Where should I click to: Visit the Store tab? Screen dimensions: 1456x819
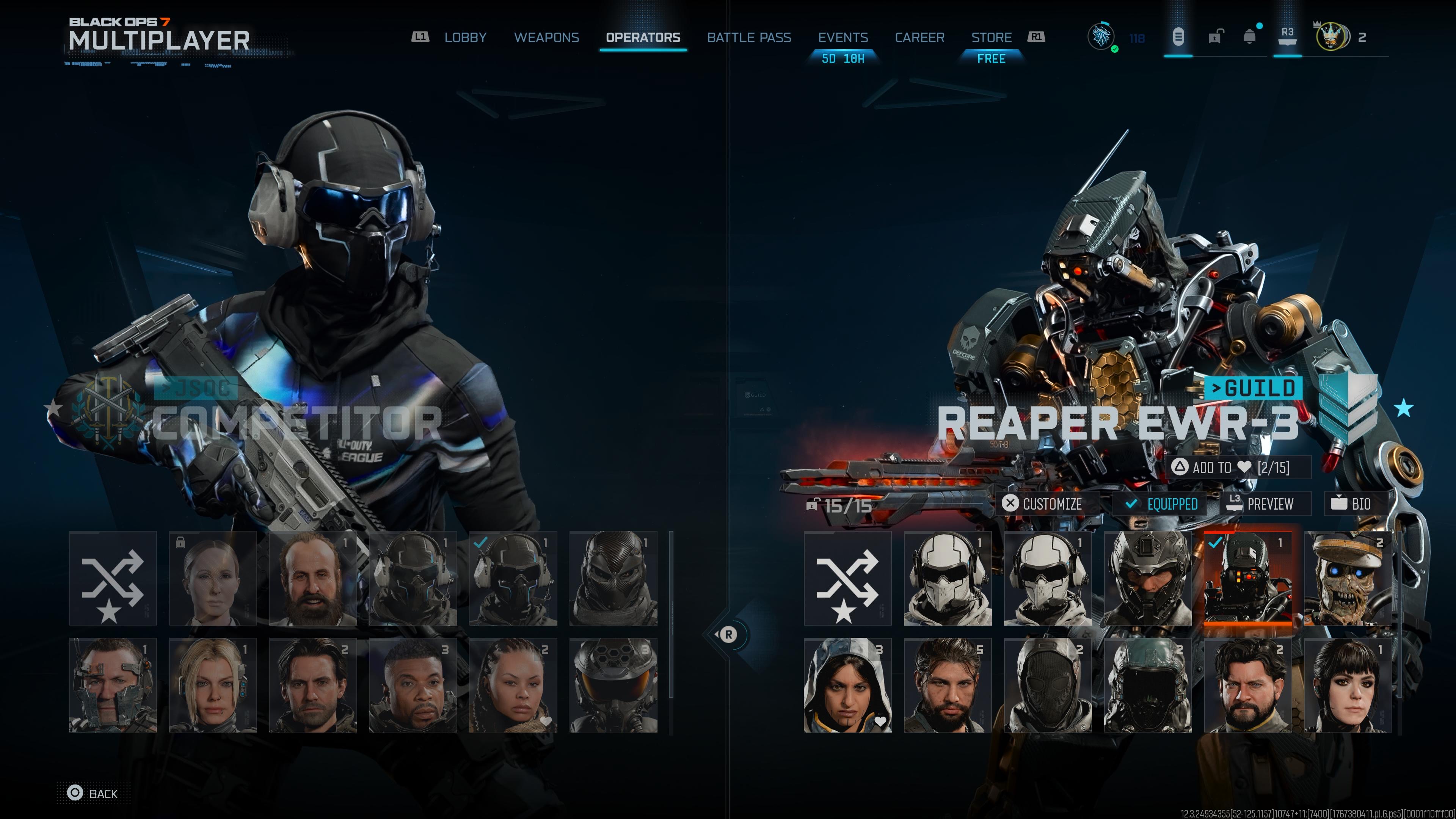click(991, 37)
